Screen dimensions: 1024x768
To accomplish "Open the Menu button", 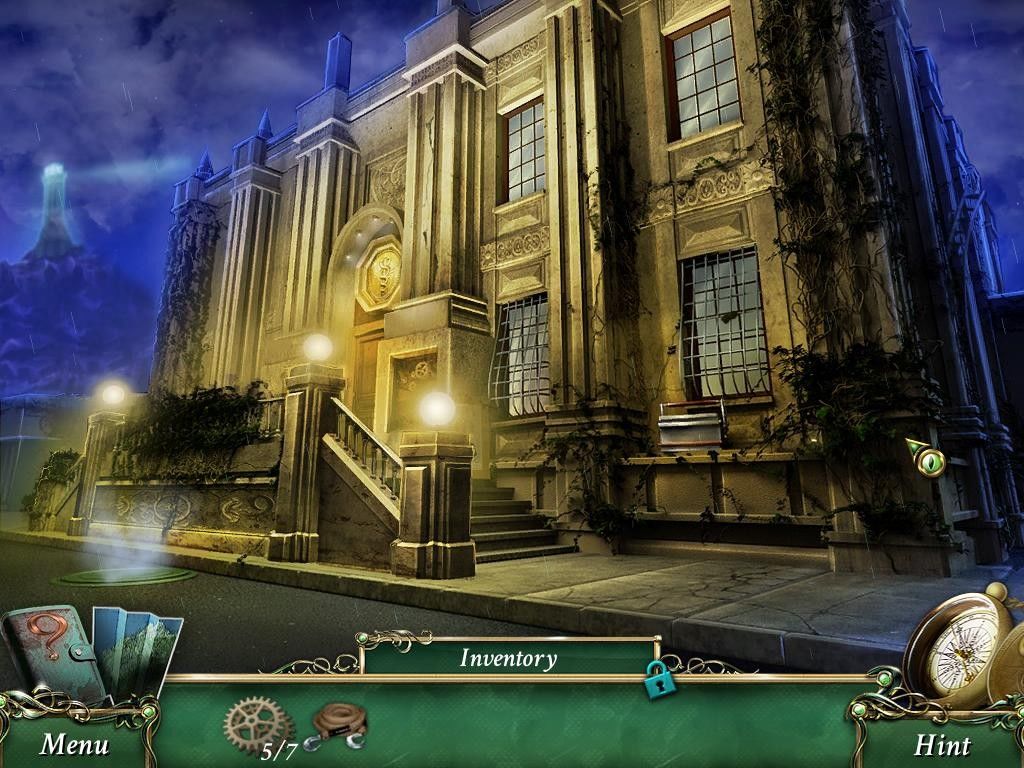I will 74,744.
